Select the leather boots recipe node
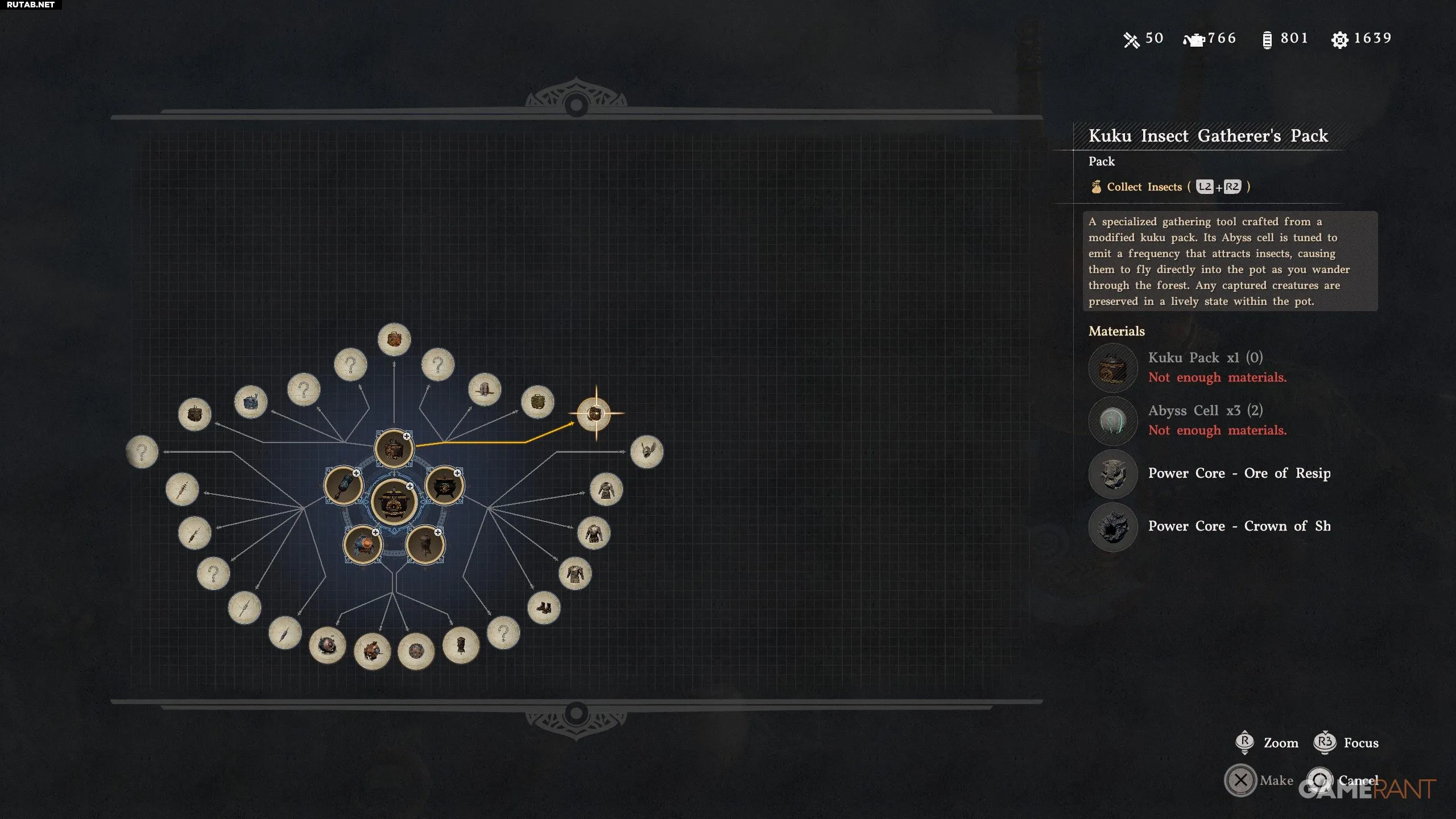1456x819 pixels. click(544, 608)
